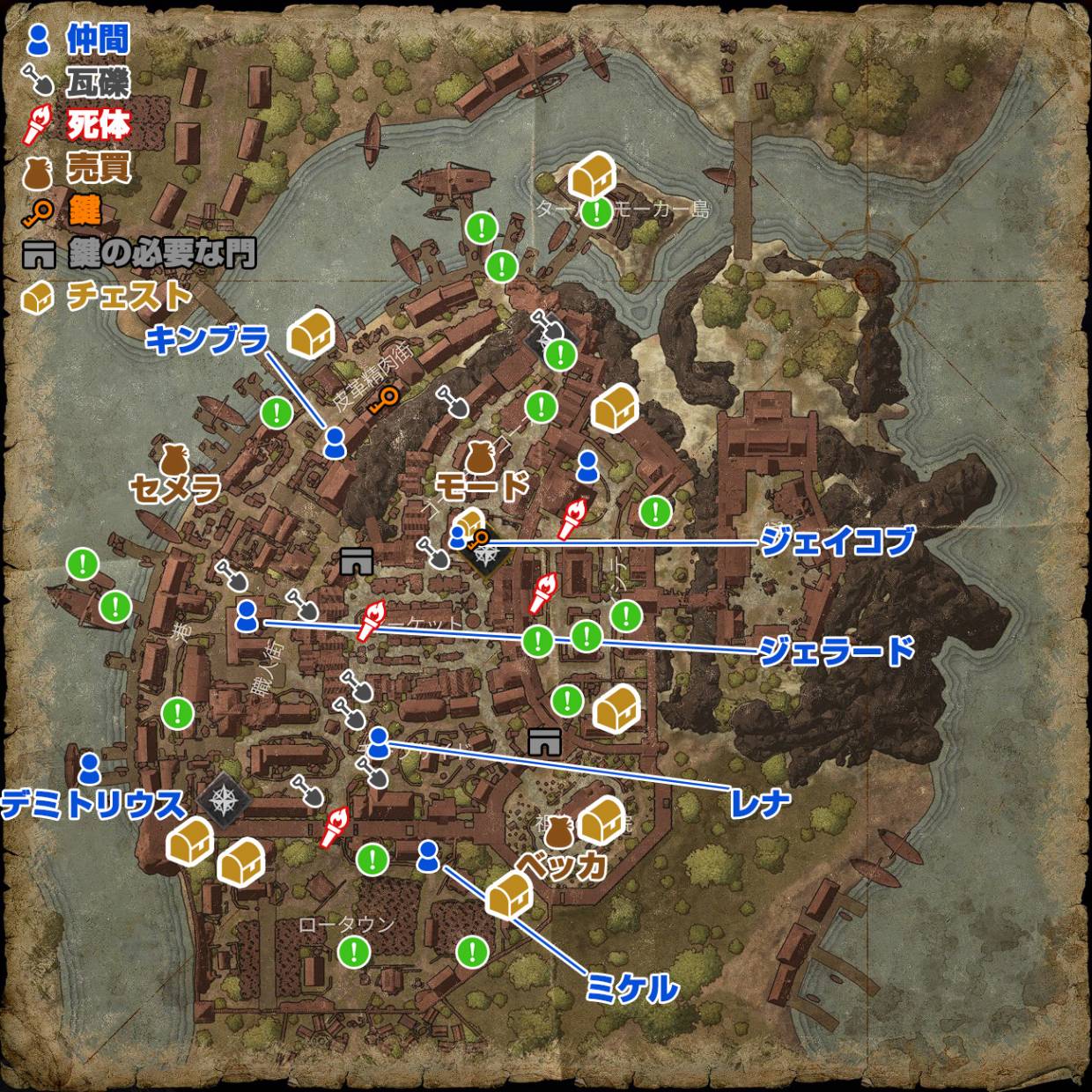Click the レナ companion label
The height and width of the screenshot is (1092, 1092).
click(759, 802)
